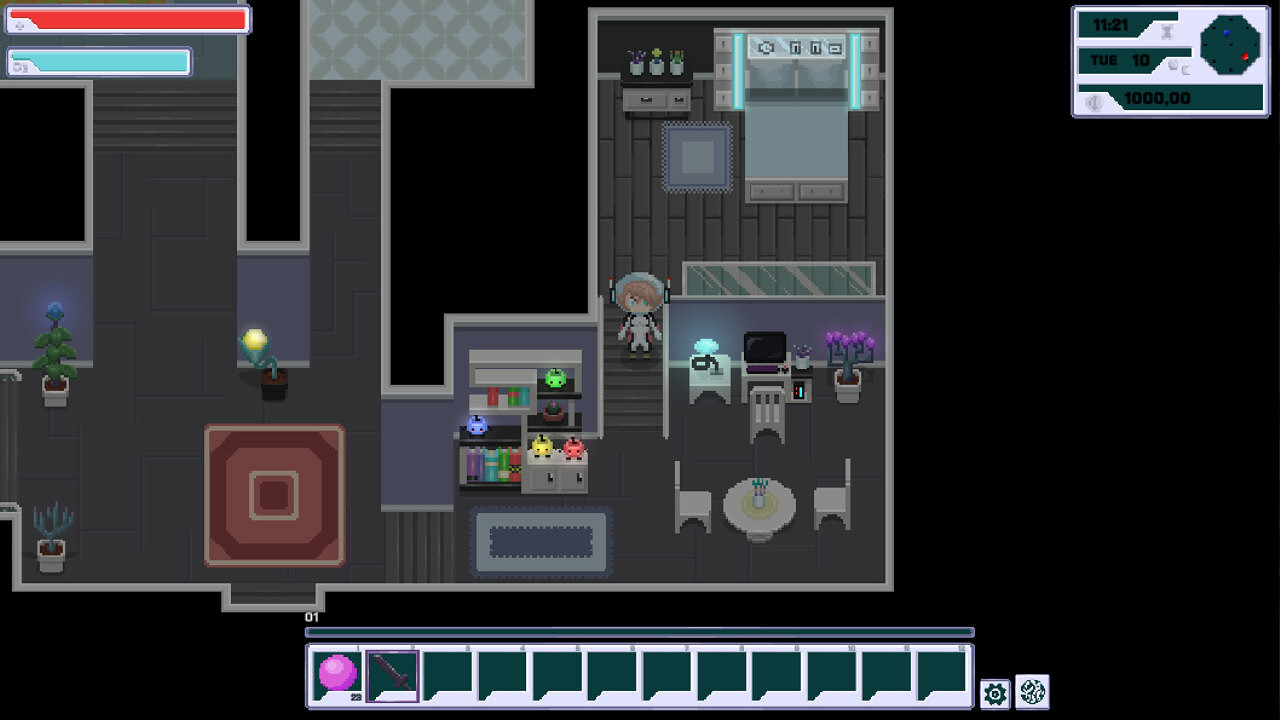This screenshot has width=1280, height=720.
Task: Click the planet icon right of the settings gear
Action: tap(1034, 689)
